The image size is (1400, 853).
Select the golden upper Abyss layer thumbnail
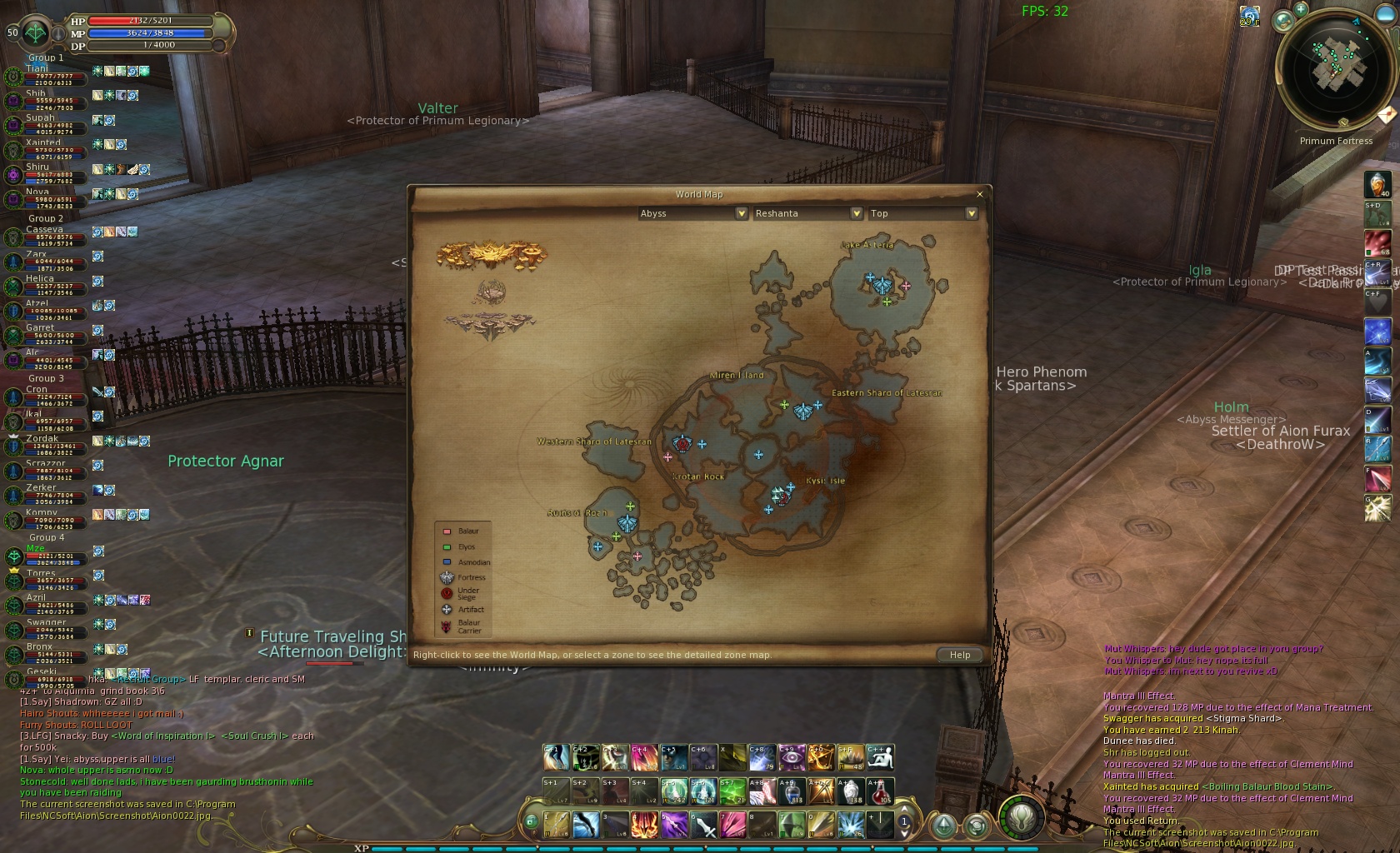pos(492,254)
